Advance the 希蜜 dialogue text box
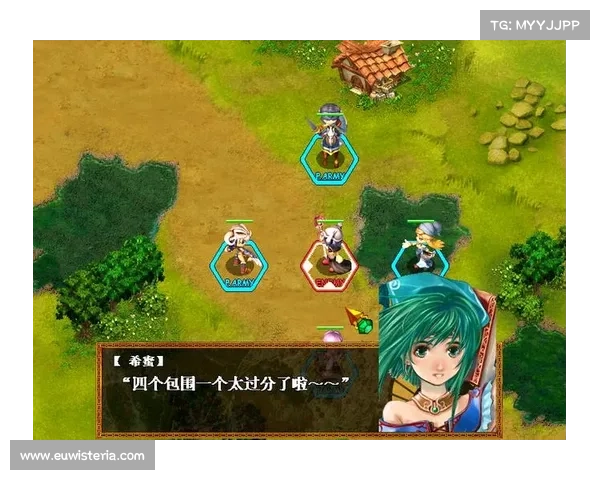The height and width of the screenshot is (480, 600). [240, 387]
